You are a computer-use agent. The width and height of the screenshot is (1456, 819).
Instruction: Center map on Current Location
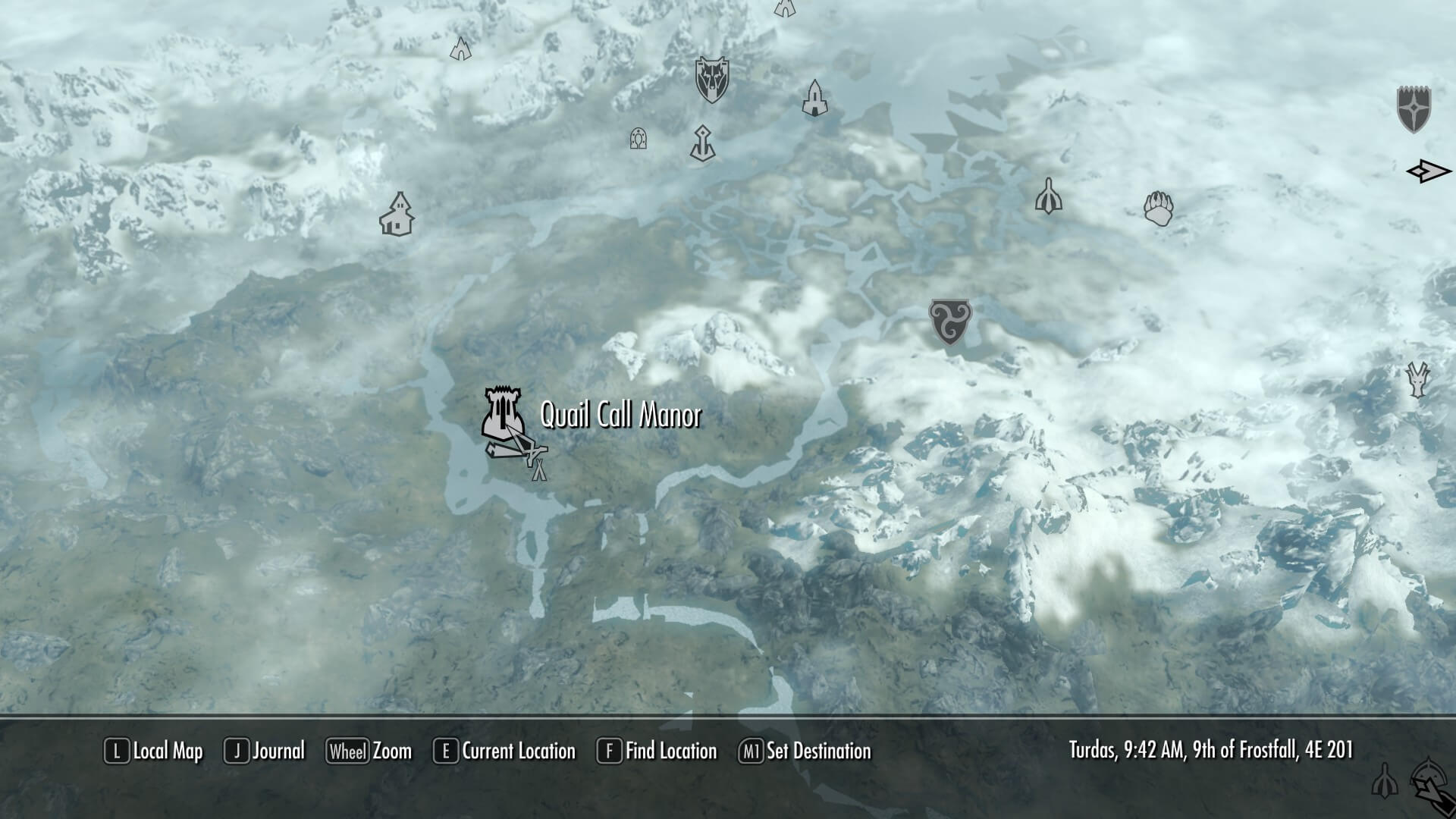tap(504, 752)
